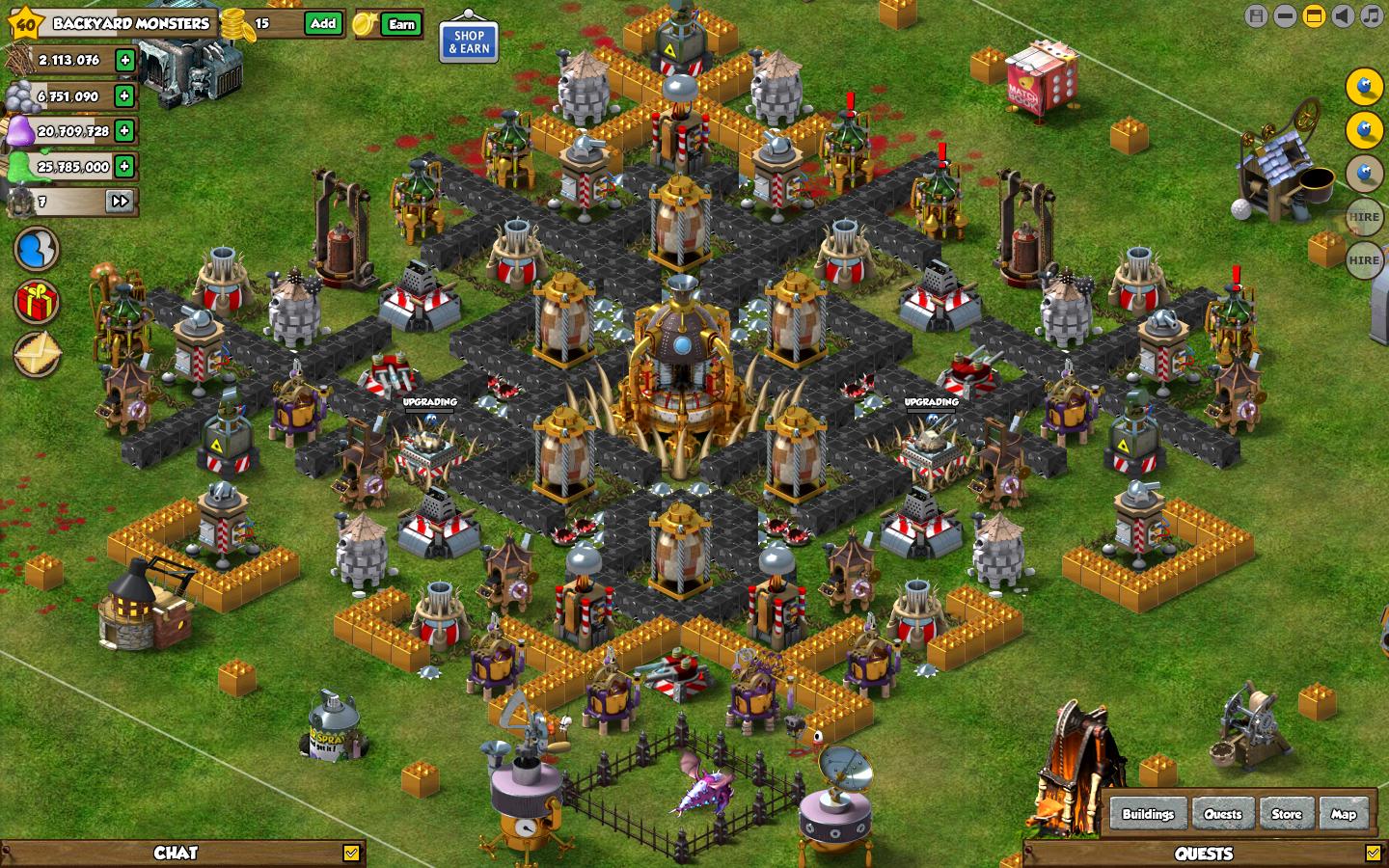Toggle the Quests bar checkbox
Screen dimensions: 1389x868
click(x=1373, y=853)
